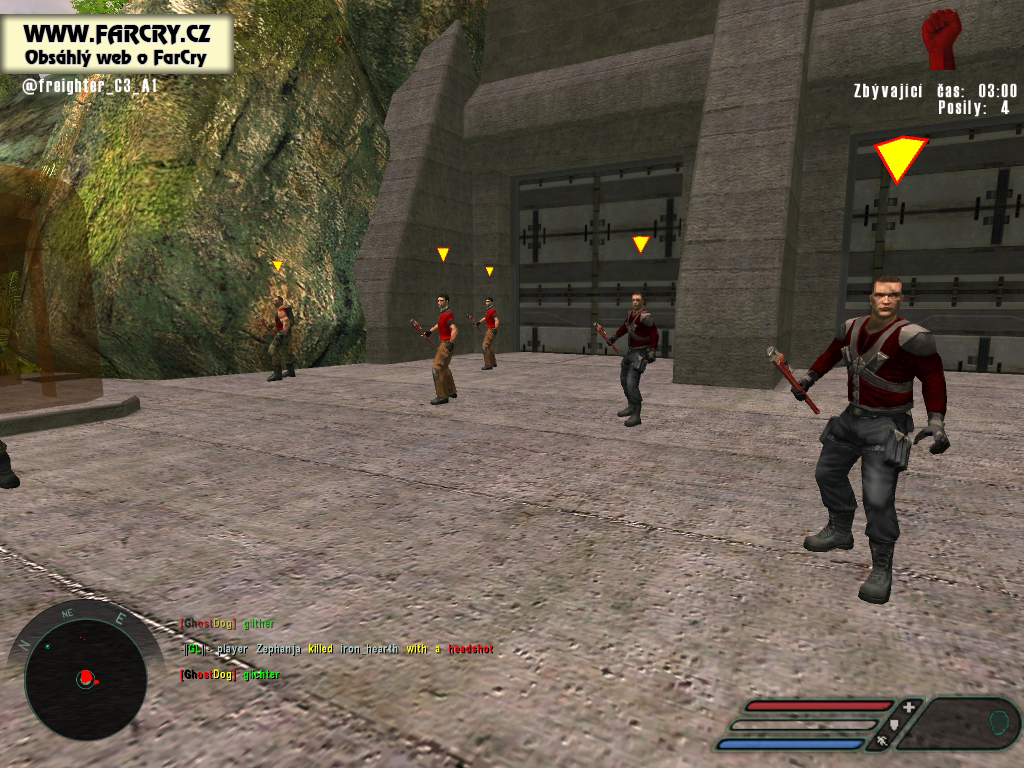Viewport: 1024px width, 768px height.
Task: Click the armor shield icon
Action: (896, 724)
